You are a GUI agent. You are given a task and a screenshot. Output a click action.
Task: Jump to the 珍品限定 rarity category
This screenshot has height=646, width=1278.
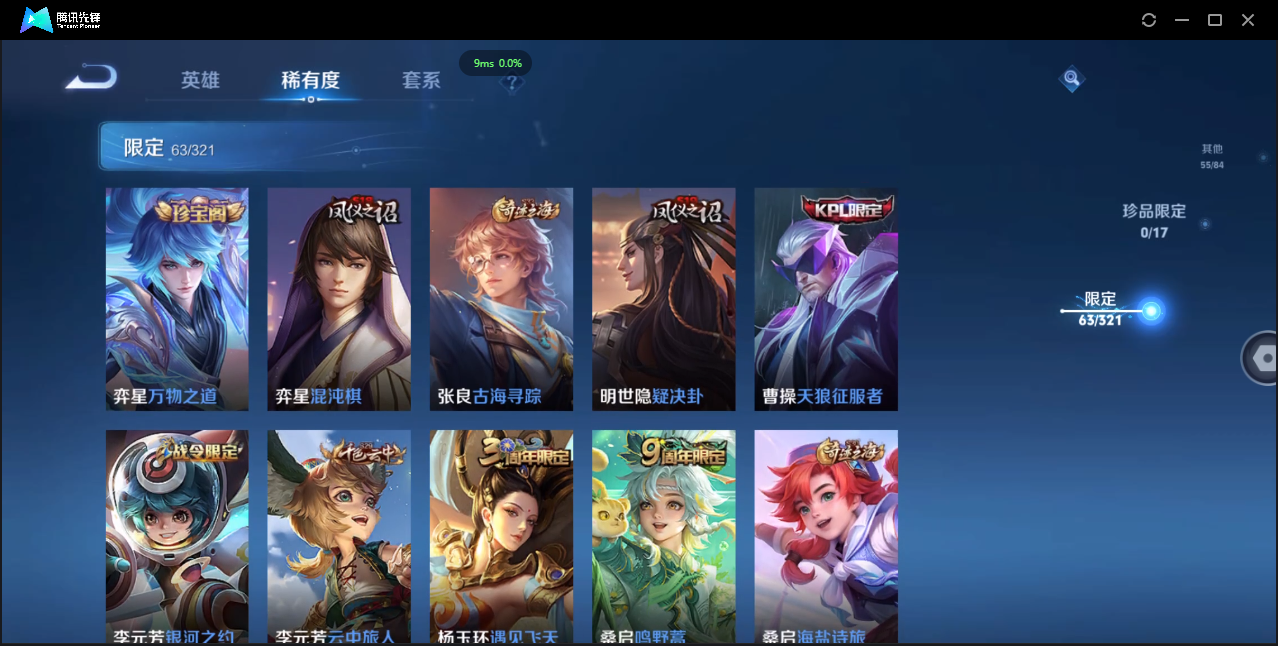pos(1153,220)
